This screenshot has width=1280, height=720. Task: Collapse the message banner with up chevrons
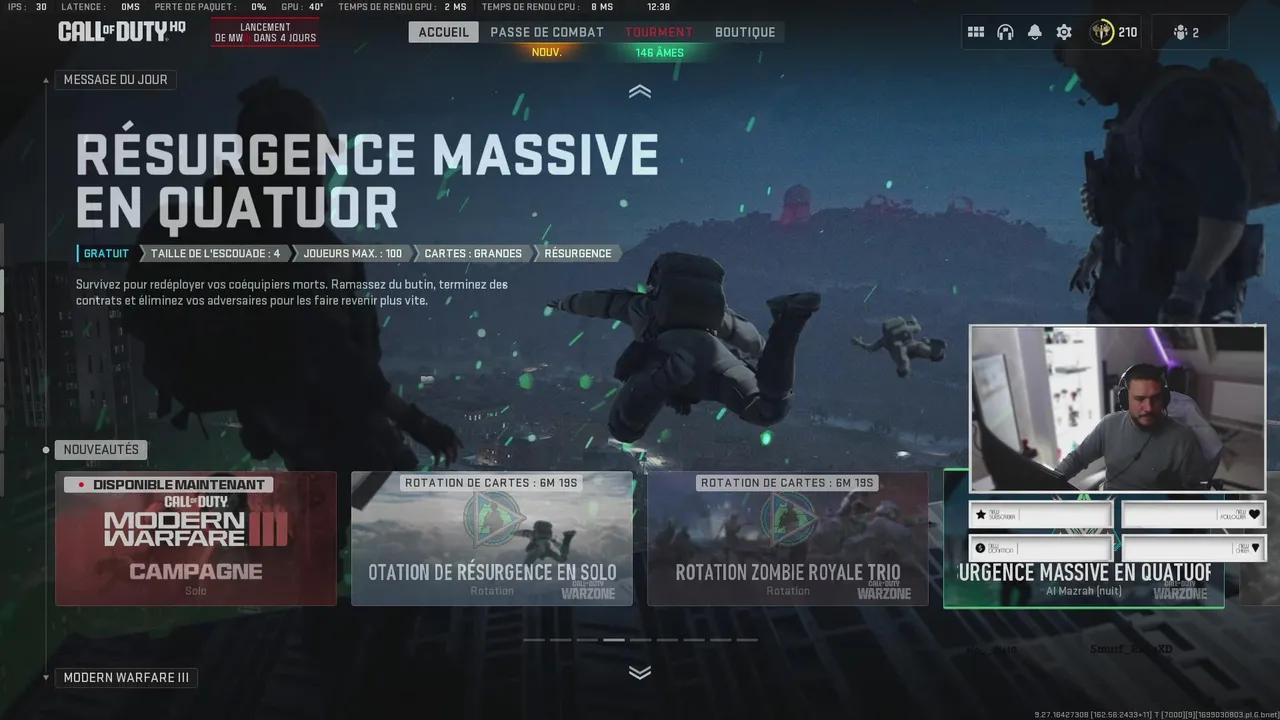coord(639,90)
